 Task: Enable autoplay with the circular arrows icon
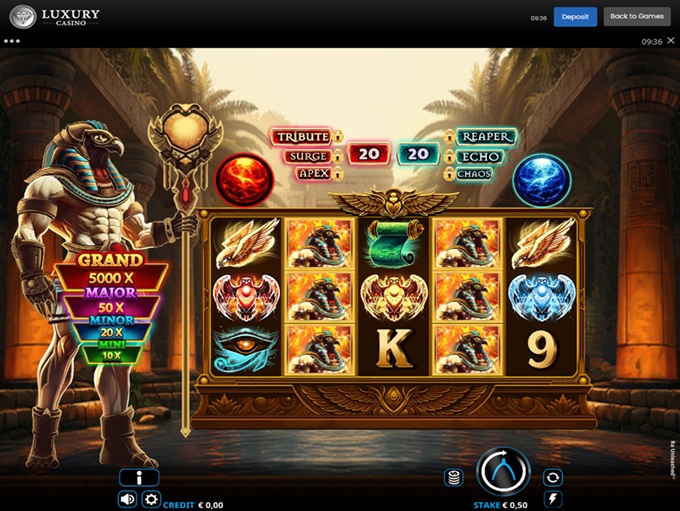(x=553, y=477)
